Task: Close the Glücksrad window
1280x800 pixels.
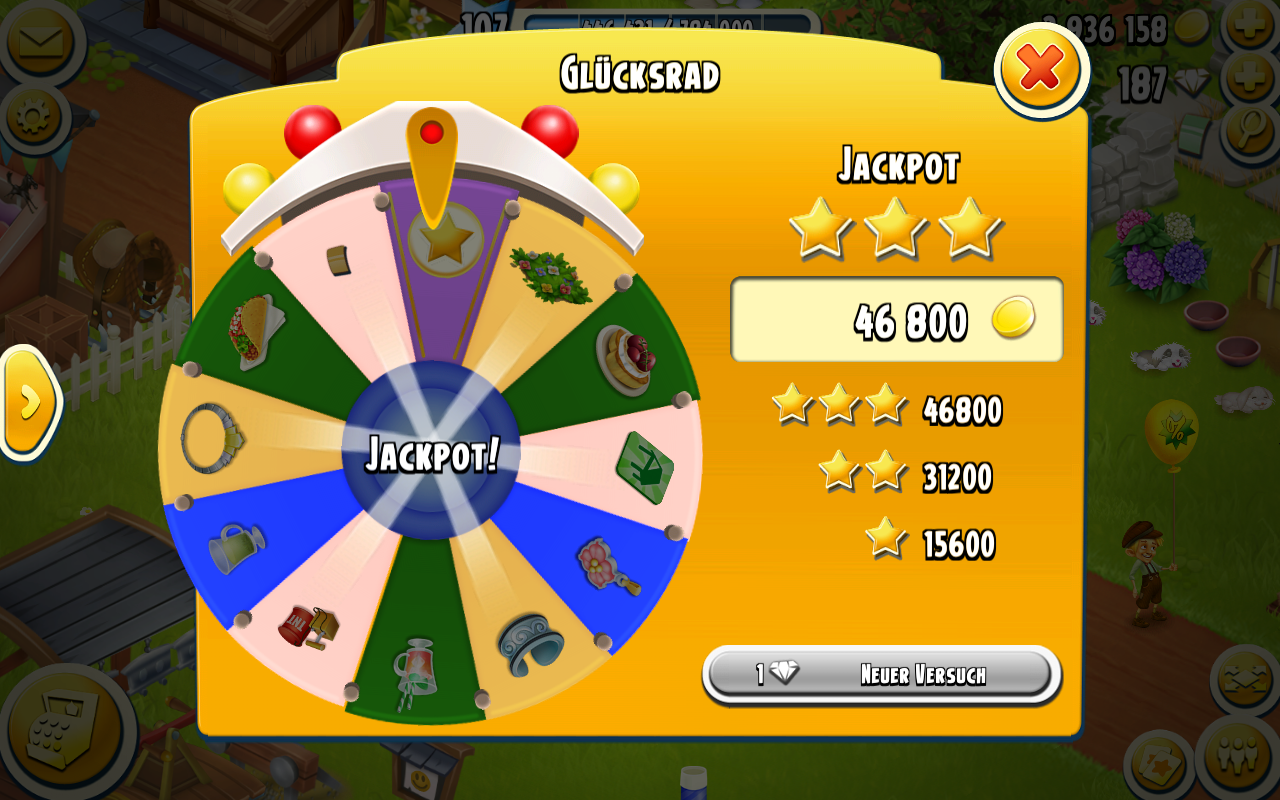Action: point(1041,69)
